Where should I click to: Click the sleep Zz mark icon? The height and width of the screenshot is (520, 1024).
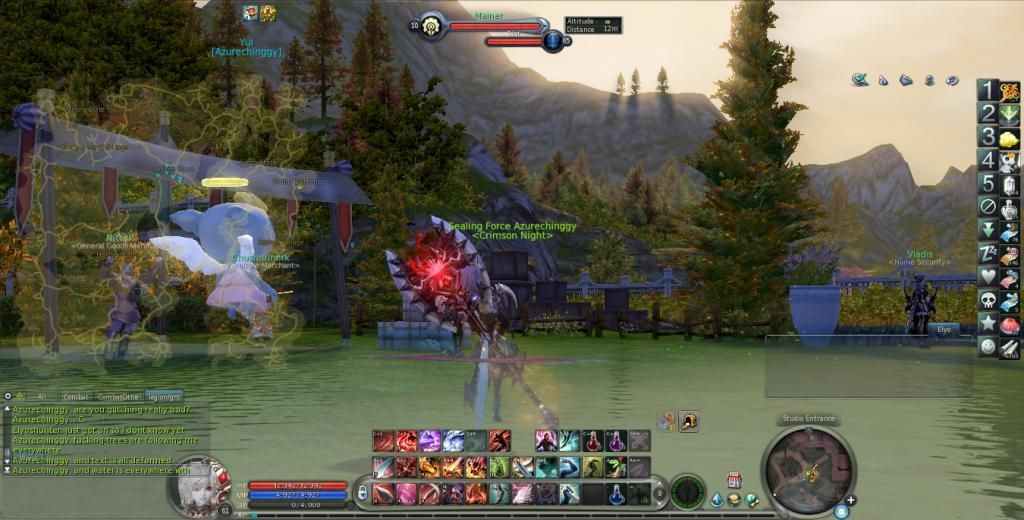click(987, 253)
